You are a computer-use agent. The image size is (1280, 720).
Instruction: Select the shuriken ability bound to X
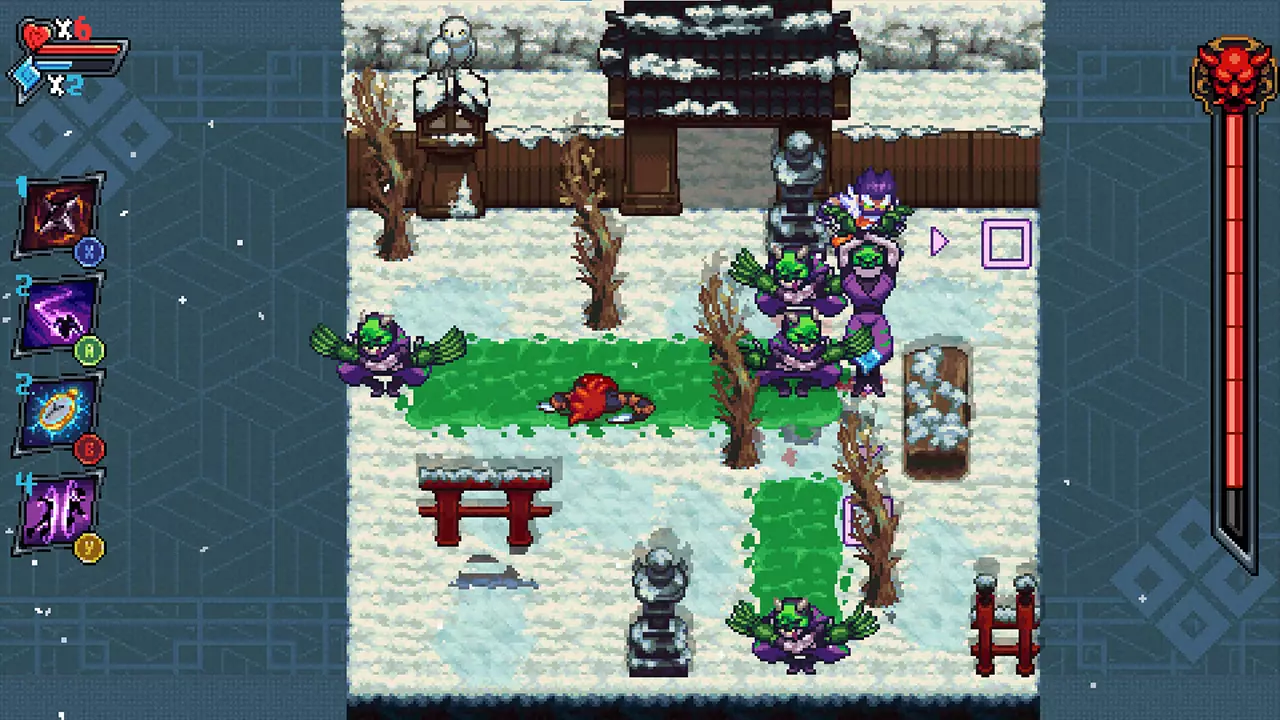[58, 215]
